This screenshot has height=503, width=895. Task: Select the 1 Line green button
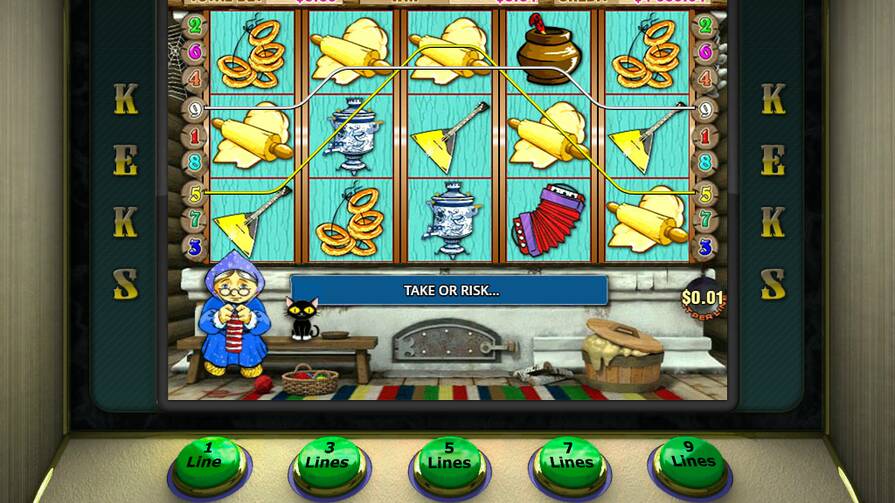pyautogui.click(x=208, y=461)
